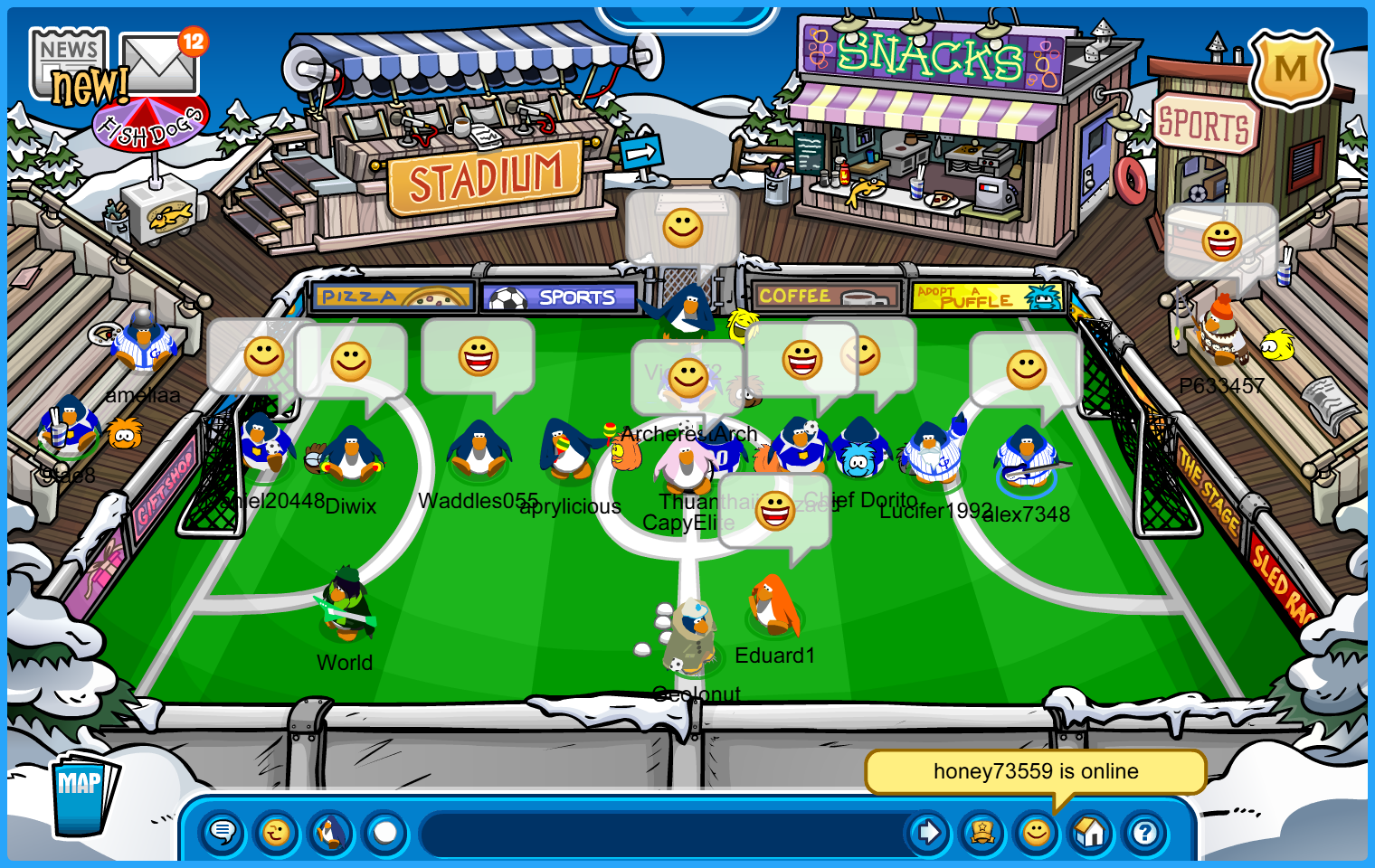The height and width of the screenshot is (868, 1375).
Task: Open the winking emote menu
Action: tap(277, 832)
